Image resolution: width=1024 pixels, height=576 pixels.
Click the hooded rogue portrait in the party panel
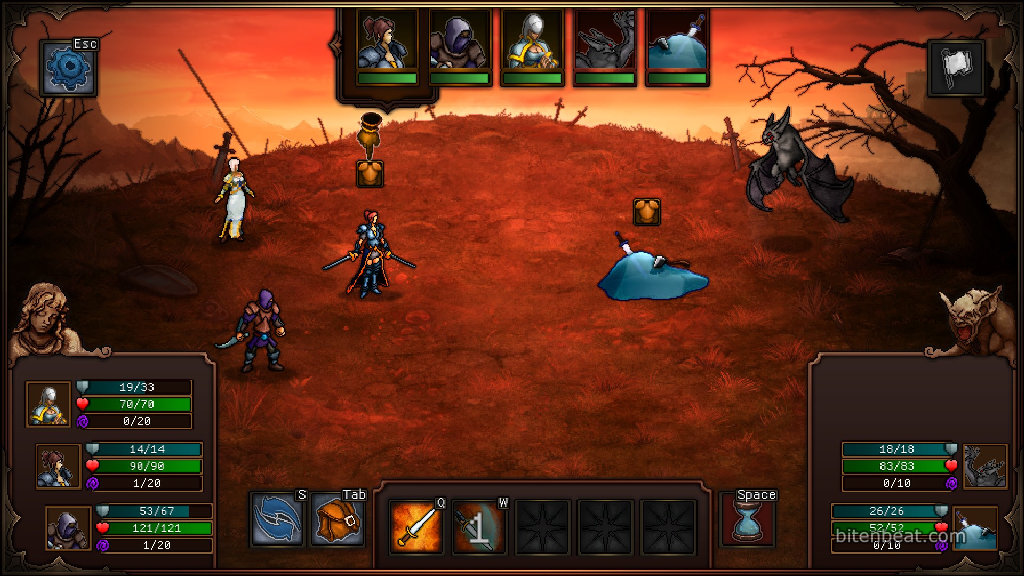click(68, 528)
